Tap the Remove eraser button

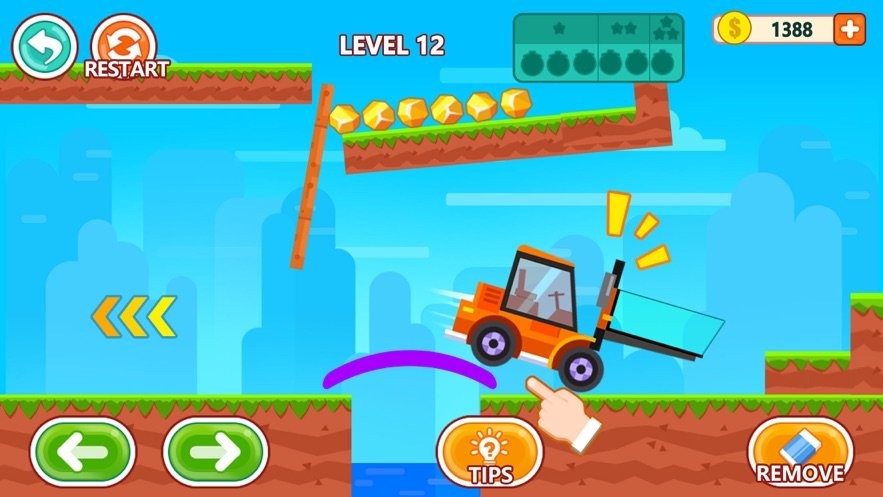[x=800, y=452]
